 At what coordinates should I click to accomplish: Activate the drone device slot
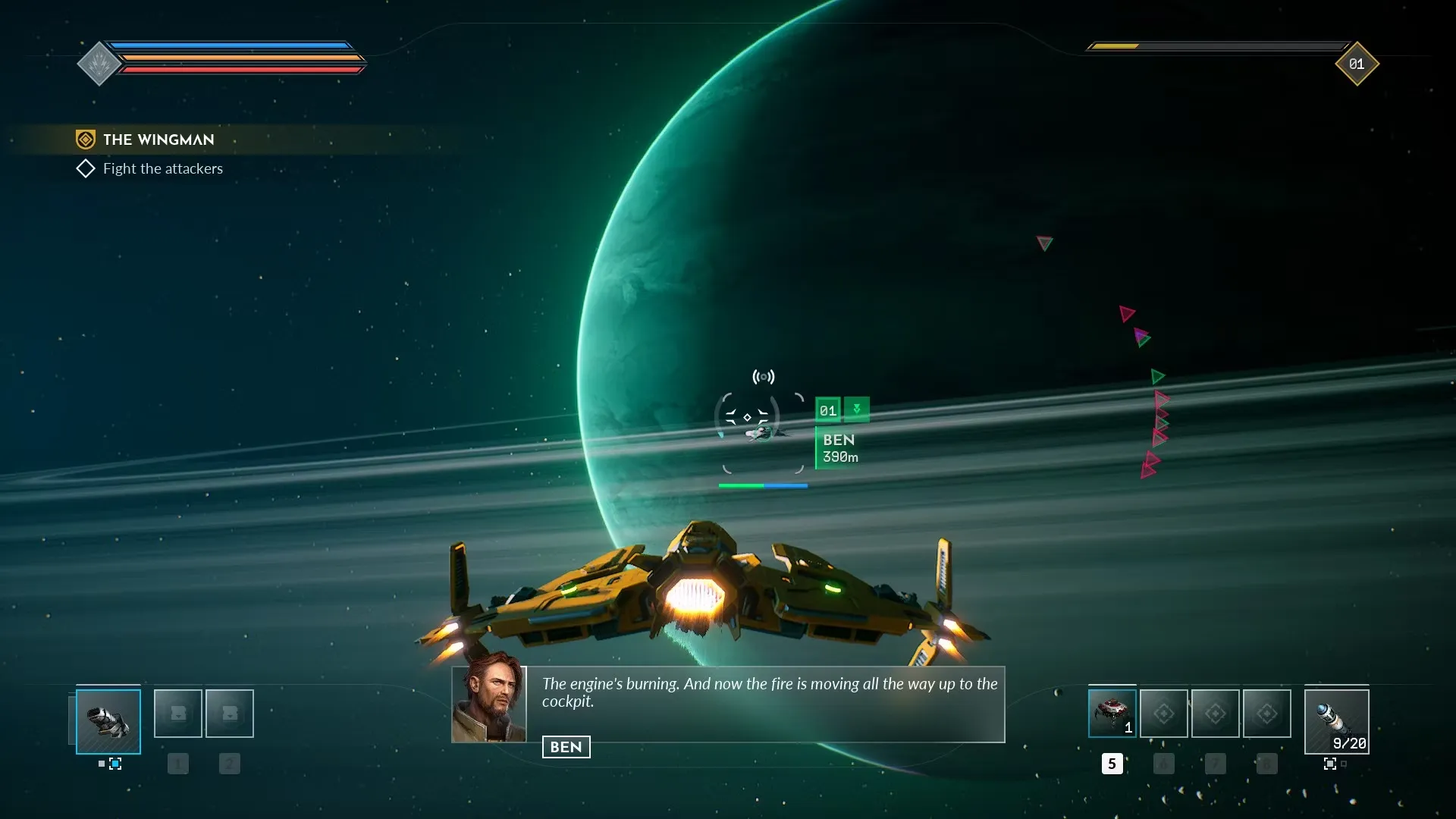(1112, 714)
